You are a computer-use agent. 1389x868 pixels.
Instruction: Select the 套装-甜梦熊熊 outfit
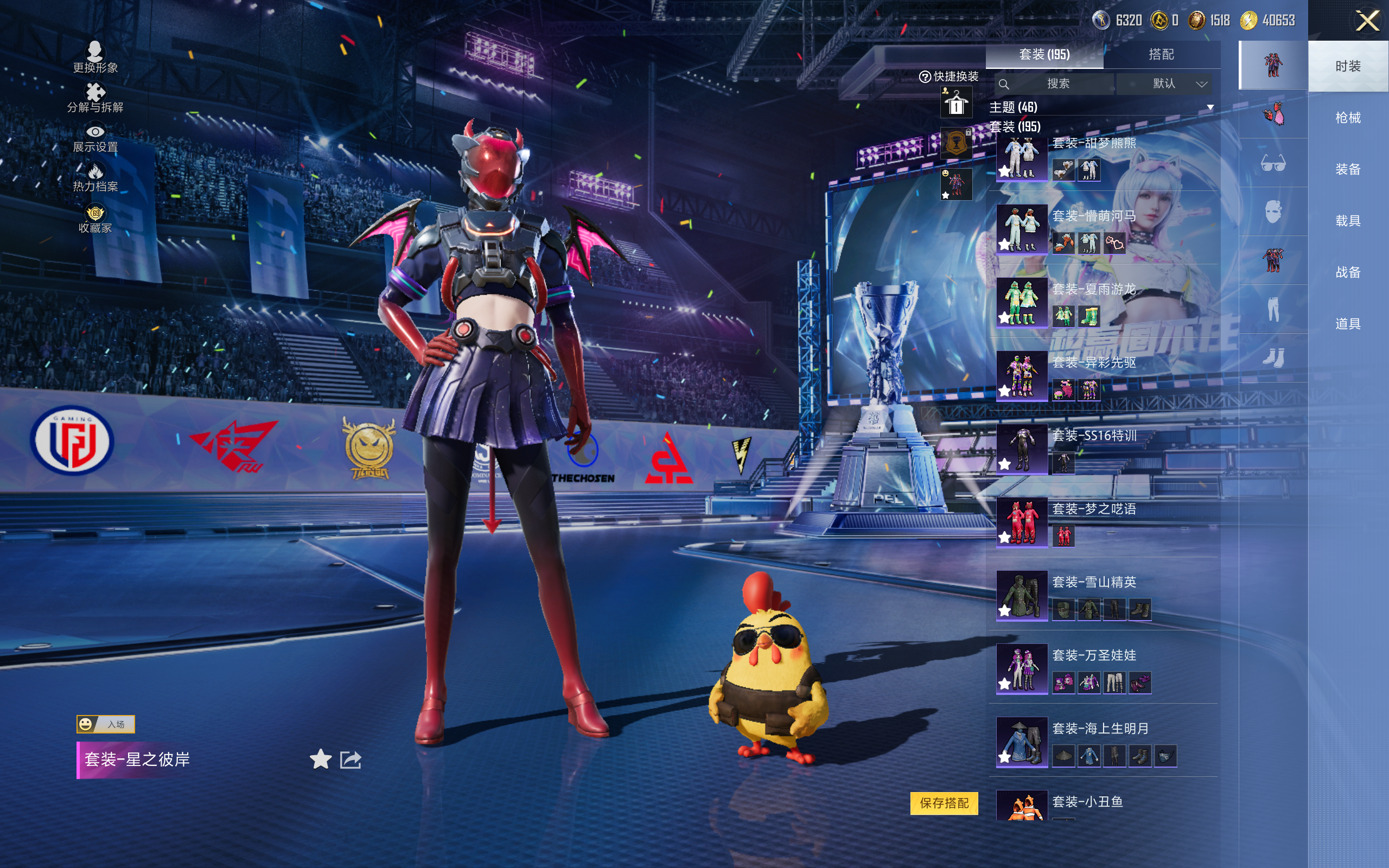click(1022, 157)
